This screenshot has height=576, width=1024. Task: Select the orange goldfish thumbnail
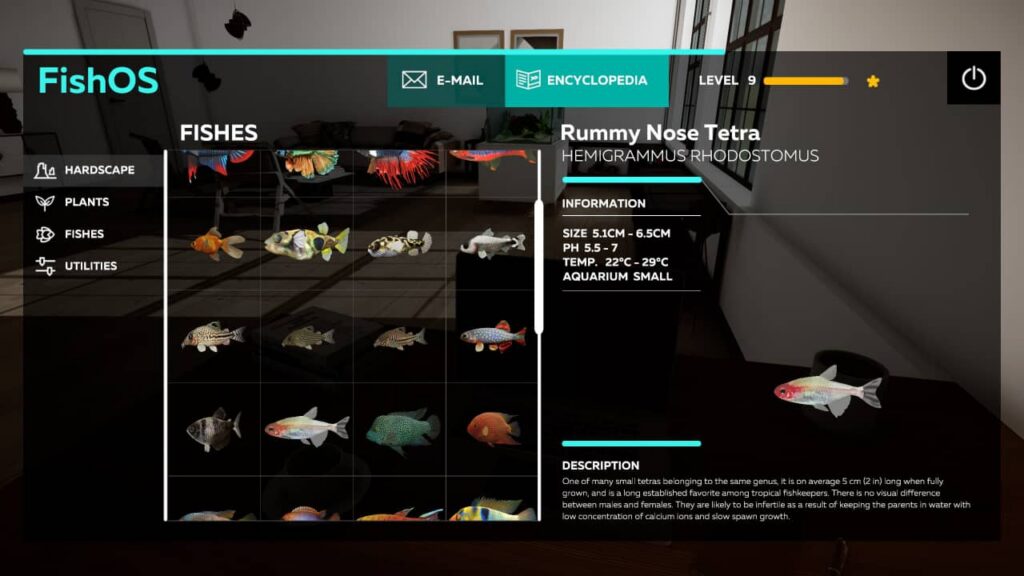point(216,242)
